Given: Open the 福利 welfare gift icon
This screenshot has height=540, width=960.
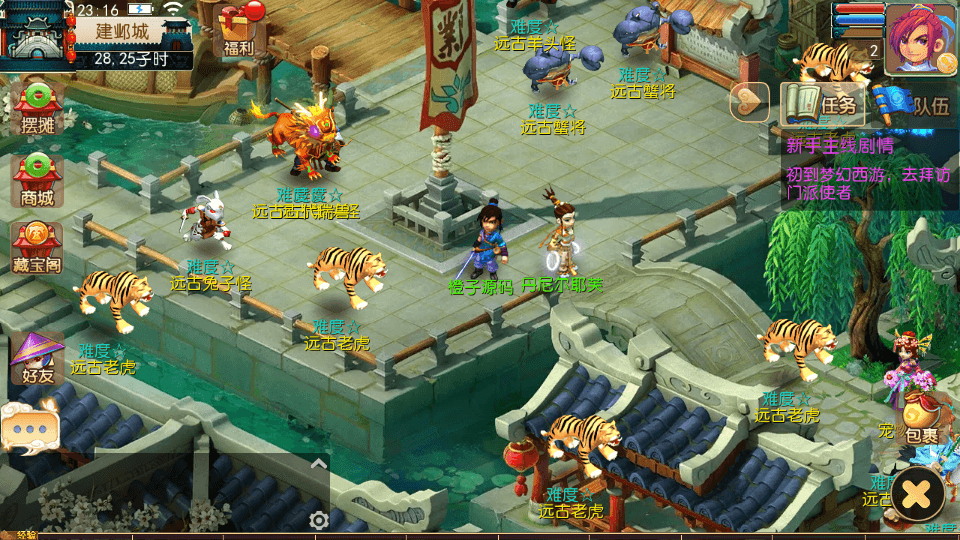Looking at the screenshot, I should pos(239,30).
